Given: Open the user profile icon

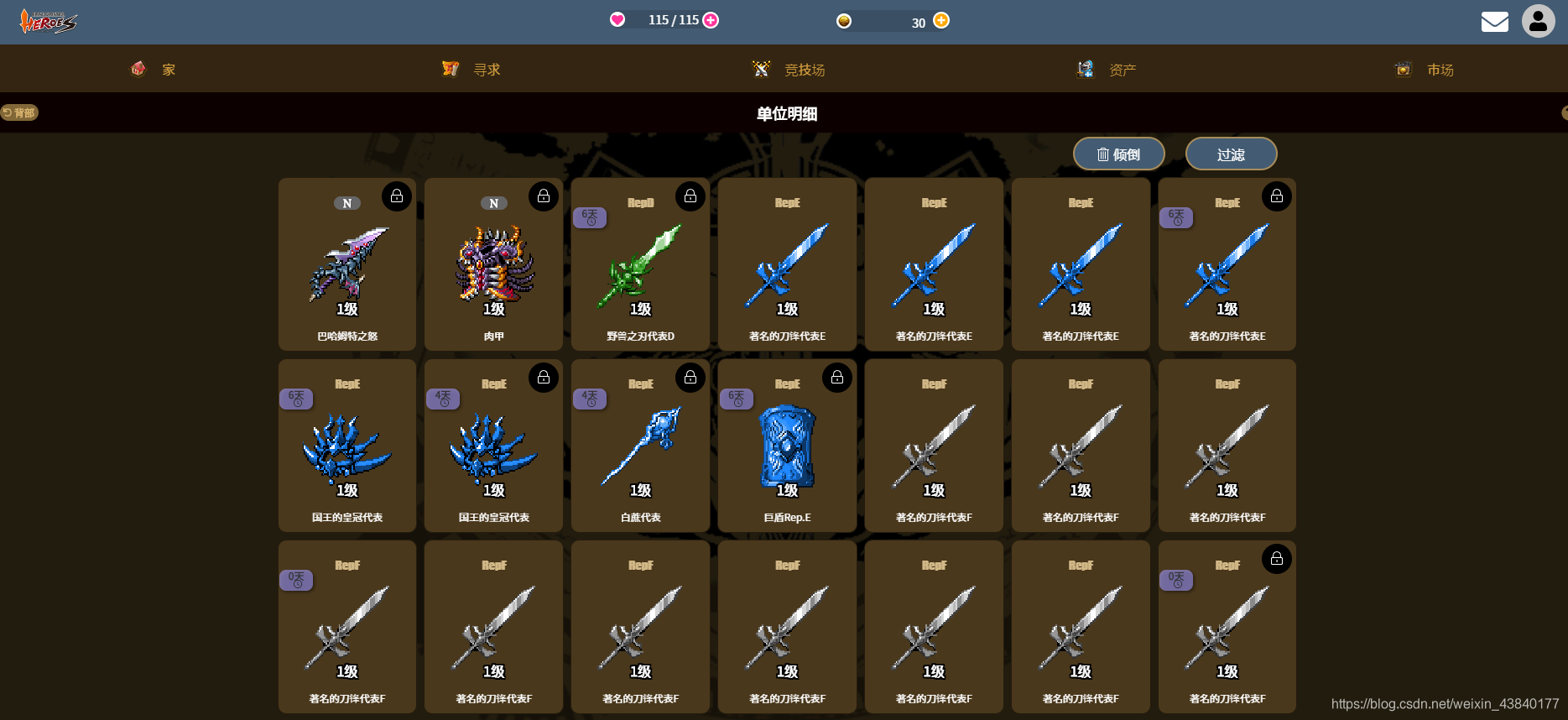Looking at the screenshot, I should (1538, 22).
